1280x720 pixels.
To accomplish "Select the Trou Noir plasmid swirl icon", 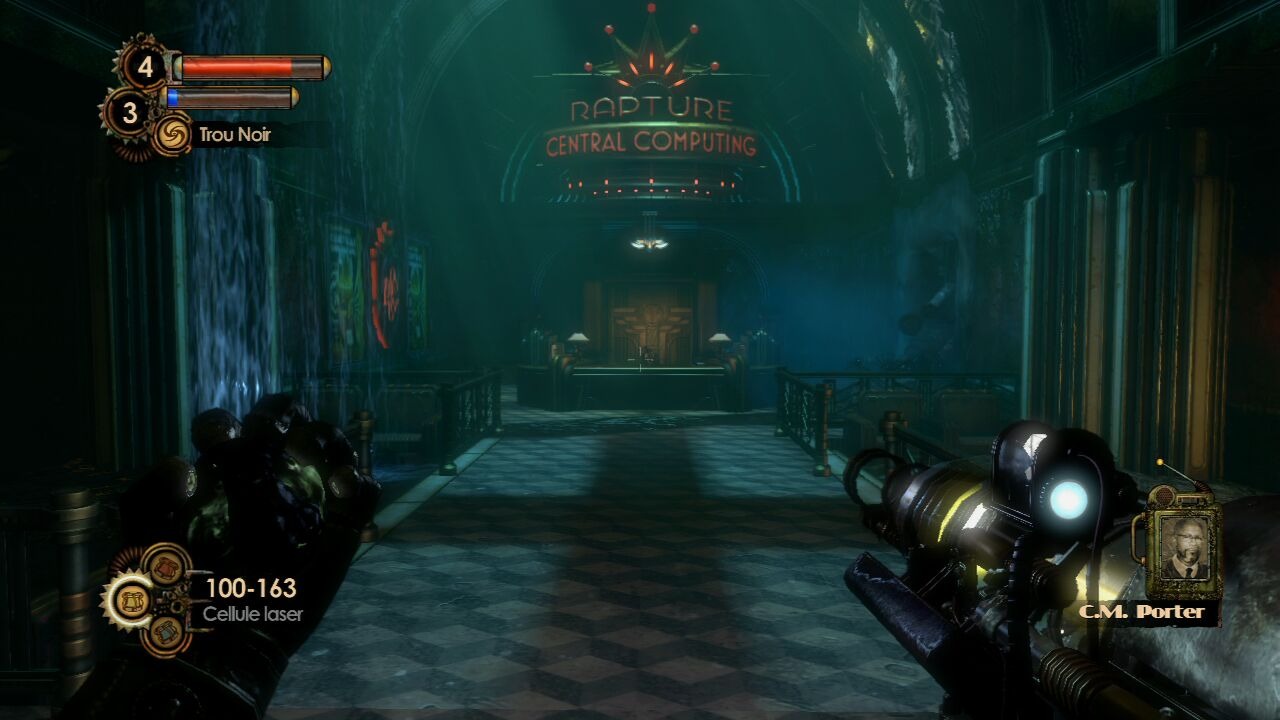I will (171, 135).
